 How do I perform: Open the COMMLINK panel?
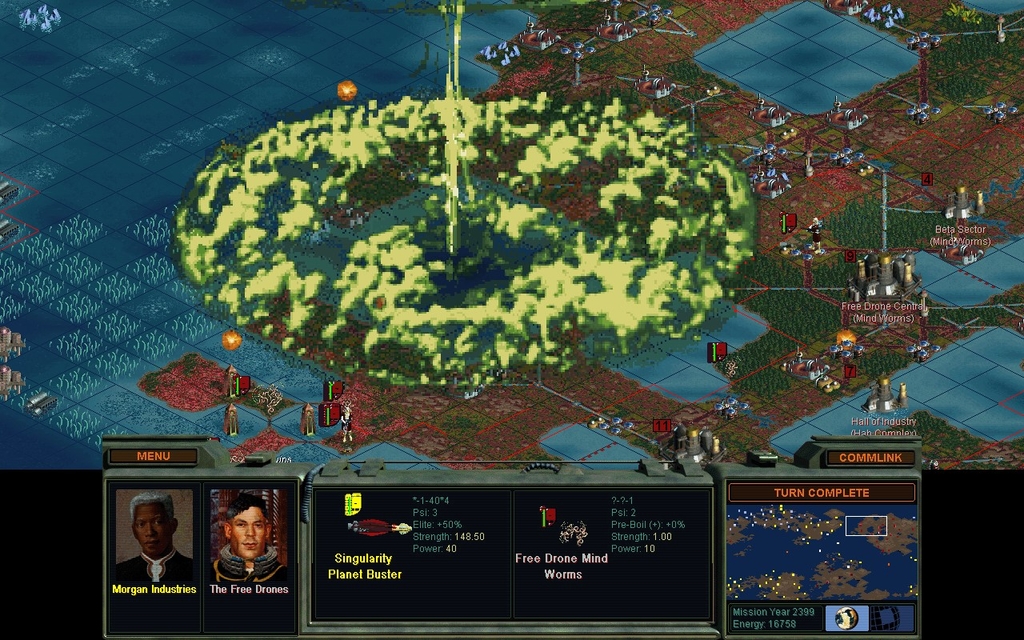(869, 458)
